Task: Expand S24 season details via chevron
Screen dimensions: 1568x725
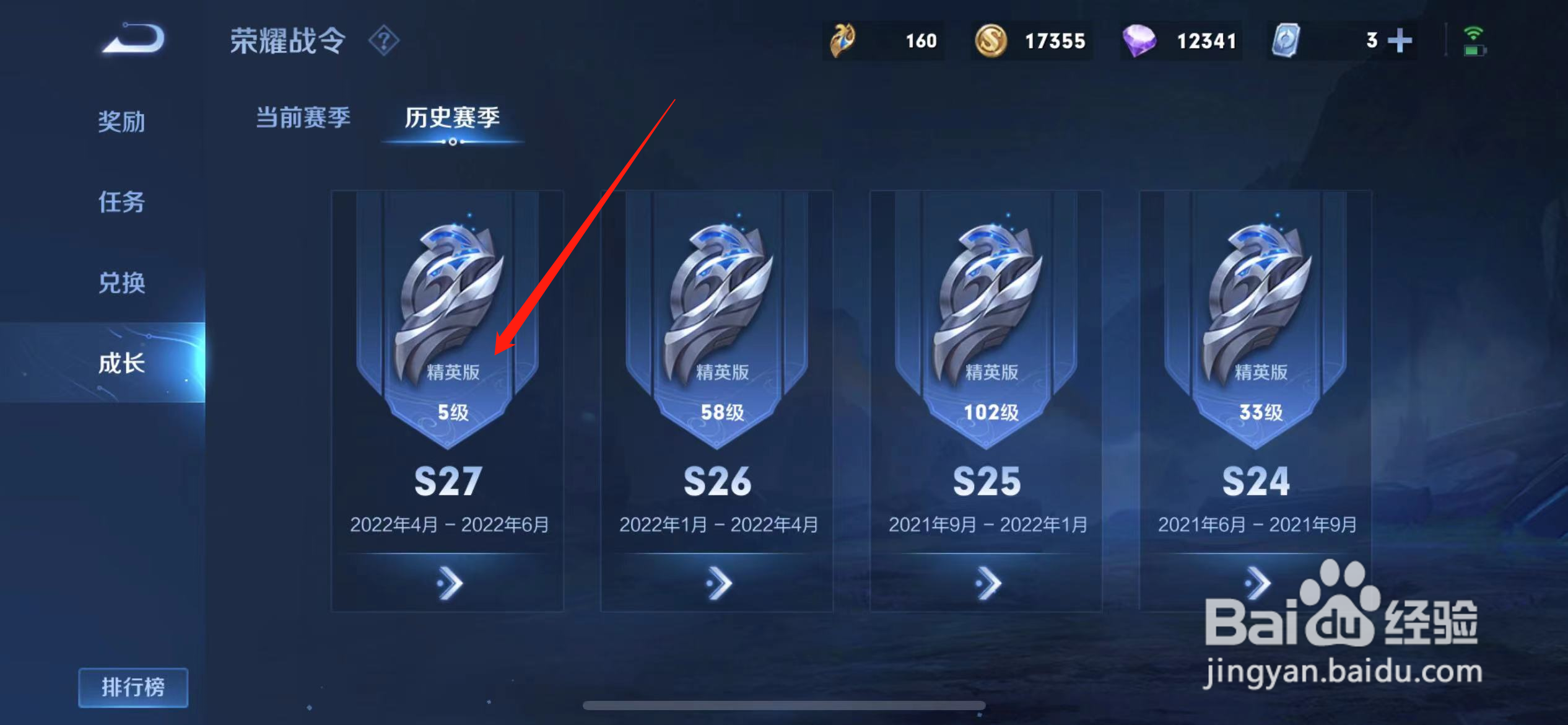Action: pos(1257,582)
